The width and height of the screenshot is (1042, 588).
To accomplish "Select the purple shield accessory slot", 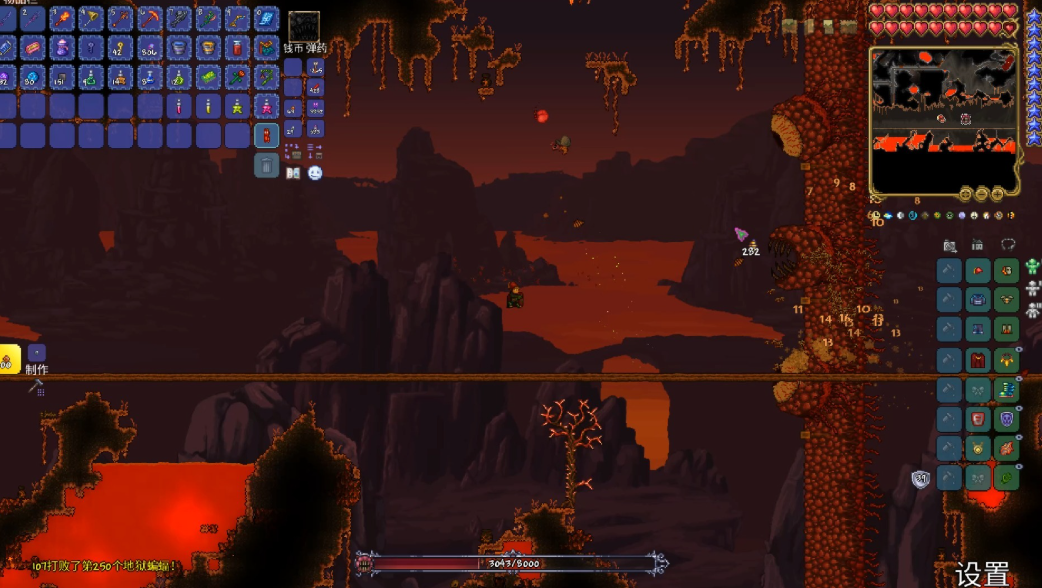I will [1007, 419].
